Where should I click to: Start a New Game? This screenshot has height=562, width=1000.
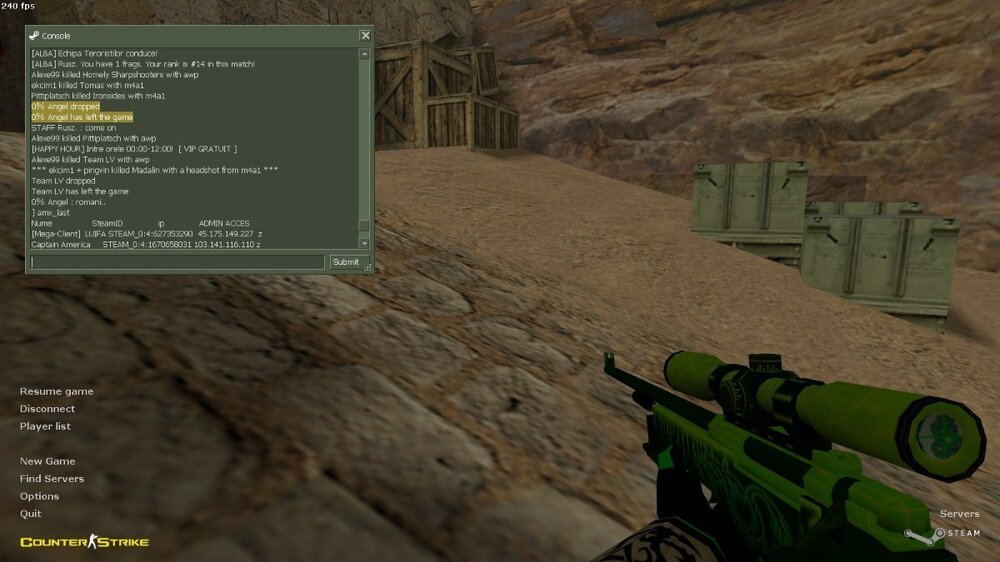[x=47, y=461]
